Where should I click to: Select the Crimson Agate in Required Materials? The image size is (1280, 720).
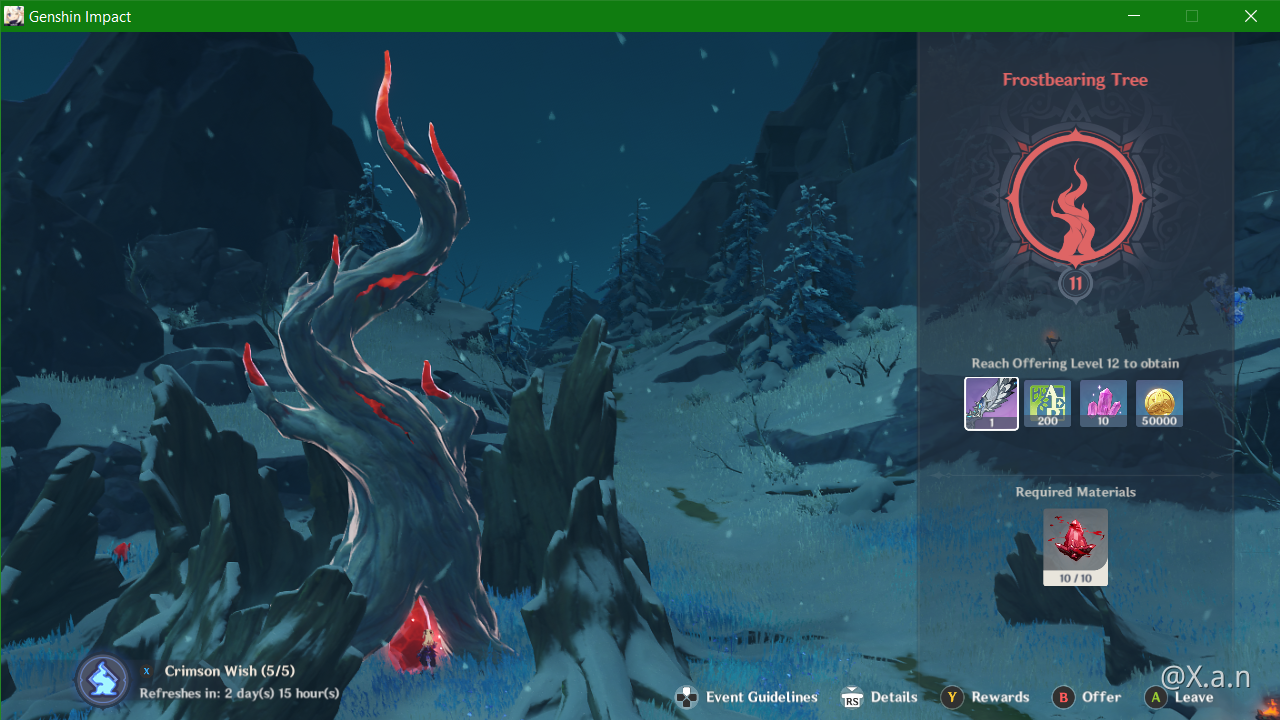pyautogui.click(x=1075, y=543)
